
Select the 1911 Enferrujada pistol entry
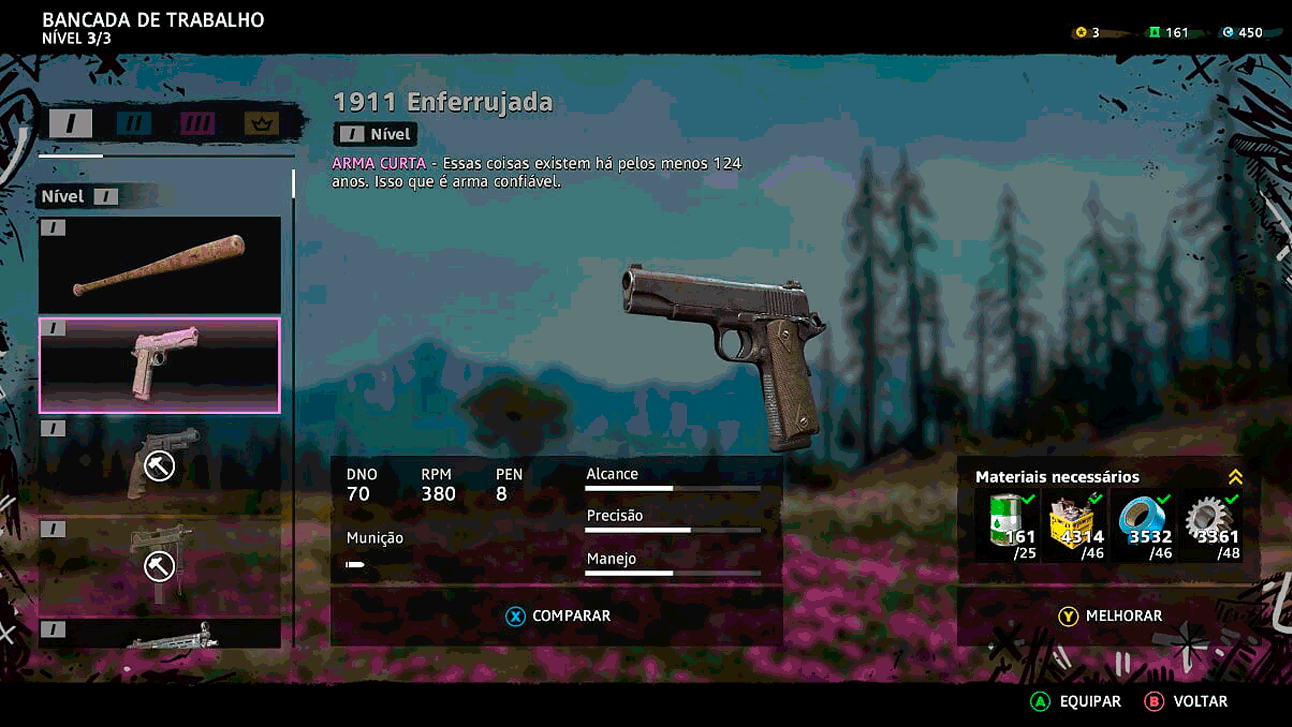(160, 365)
